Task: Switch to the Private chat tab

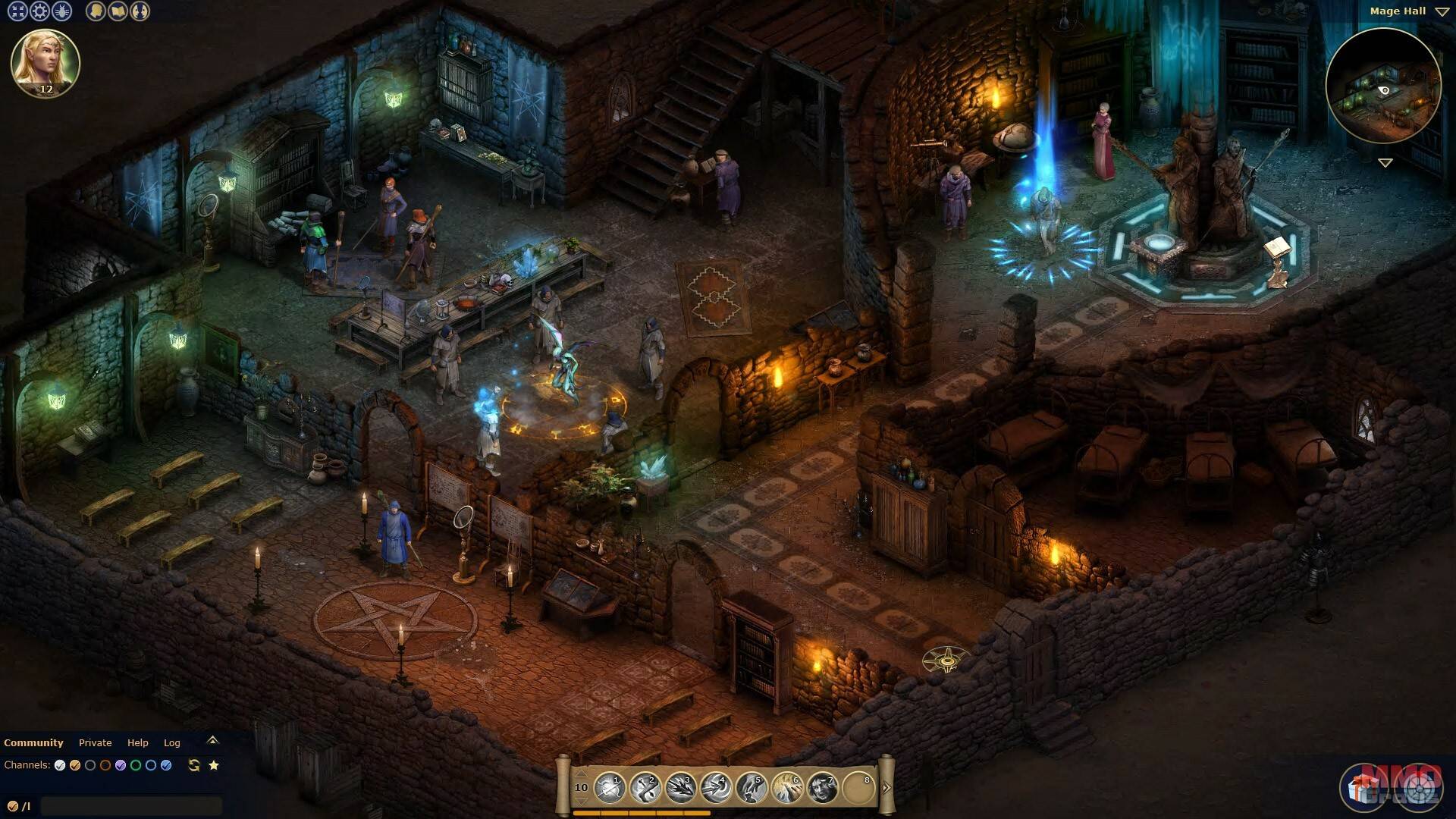Action: [95, 743]
